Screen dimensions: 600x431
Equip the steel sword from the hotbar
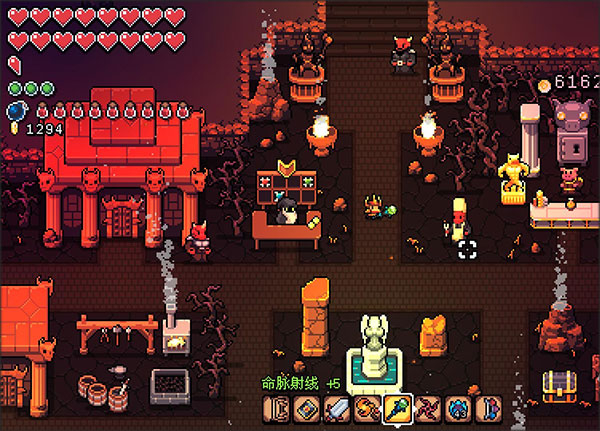pyautogui.click(x=336, y=410)
